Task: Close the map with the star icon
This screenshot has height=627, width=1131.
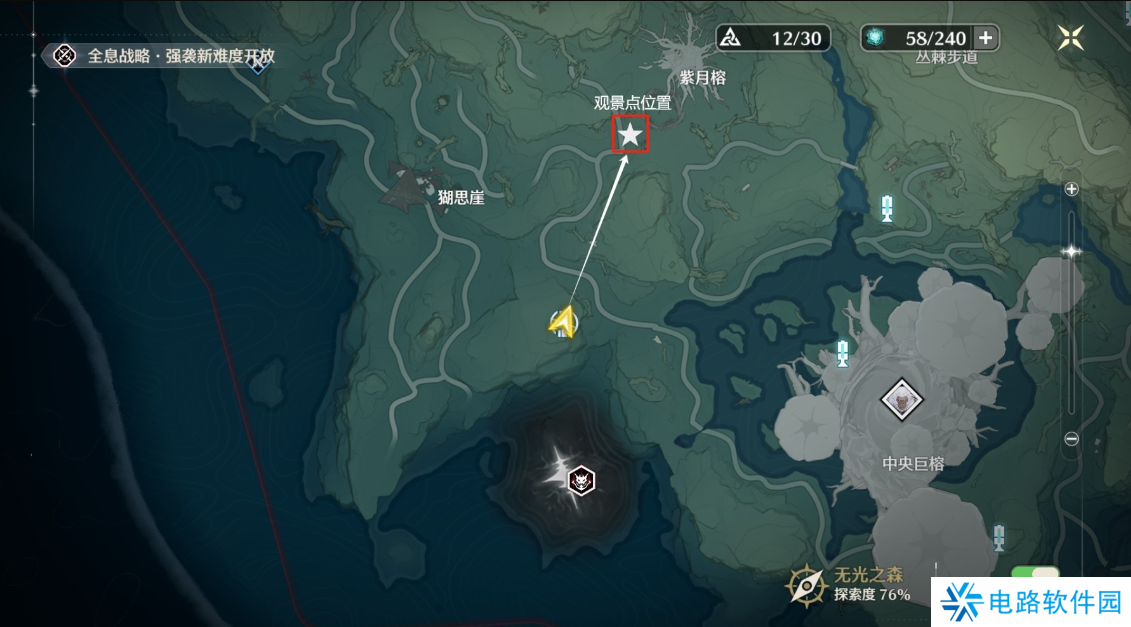Action: 1071,38
